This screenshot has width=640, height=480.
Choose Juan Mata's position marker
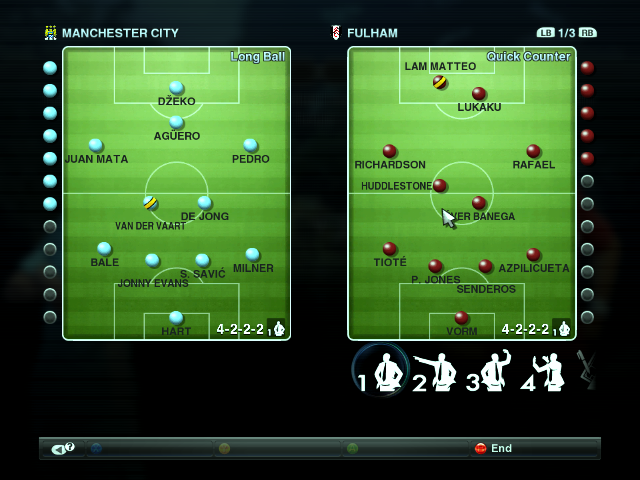coord(96,145)
